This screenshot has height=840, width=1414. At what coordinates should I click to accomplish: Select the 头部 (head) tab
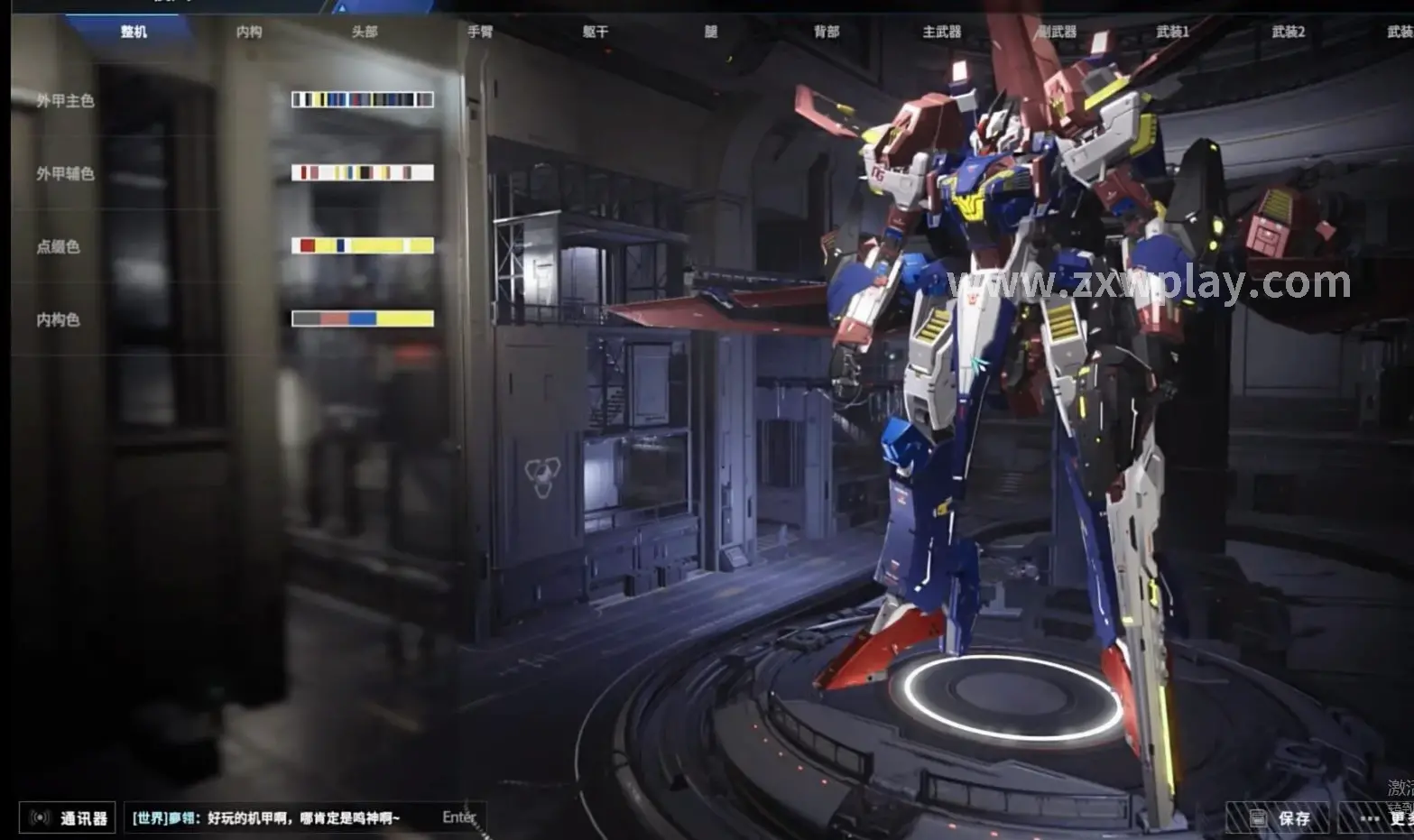[x=365, y=32]
